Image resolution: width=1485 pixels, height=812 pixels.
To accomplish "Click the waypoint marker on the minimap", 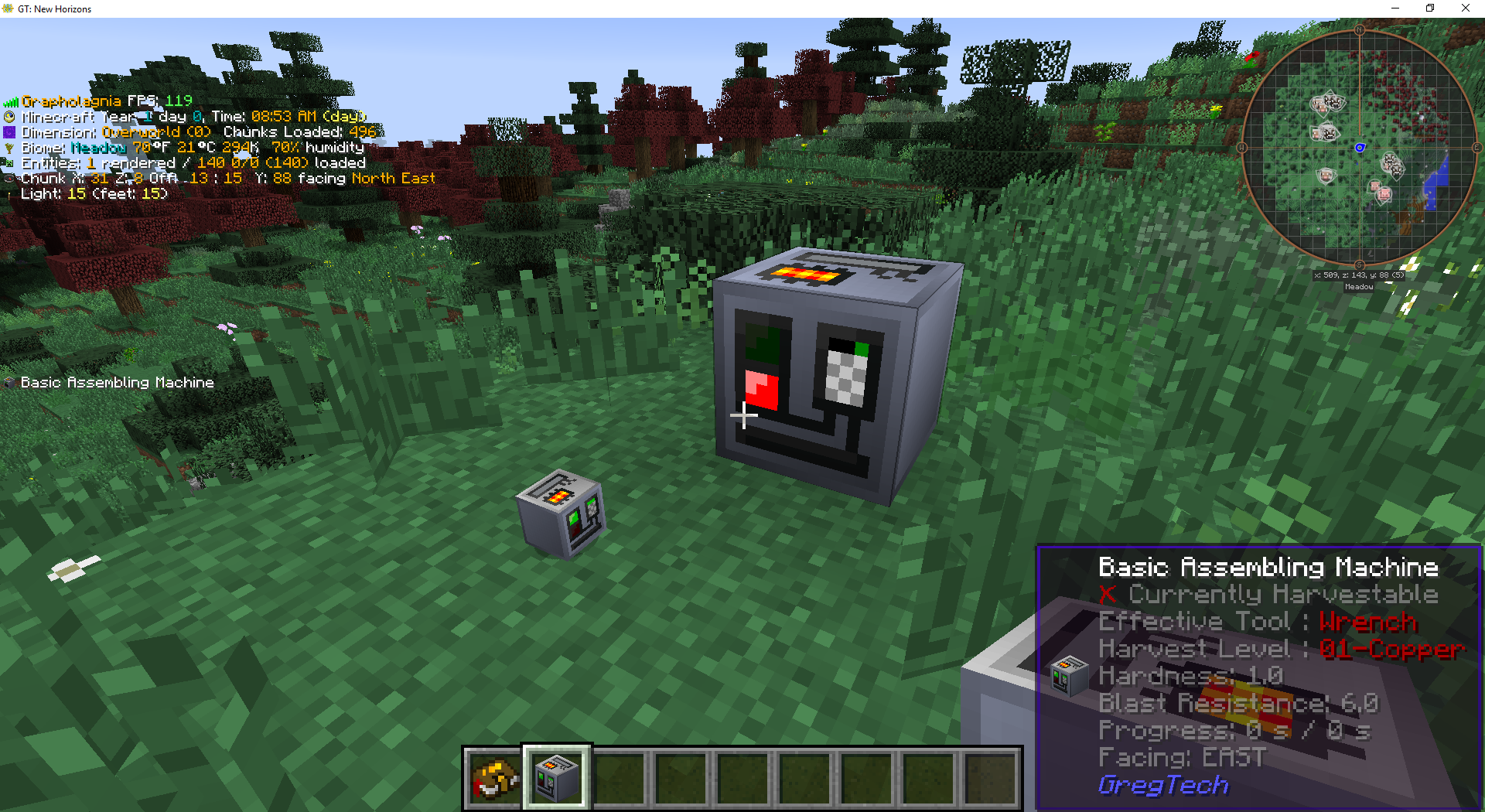I will pyautogui.click(x=1359, y=148).
